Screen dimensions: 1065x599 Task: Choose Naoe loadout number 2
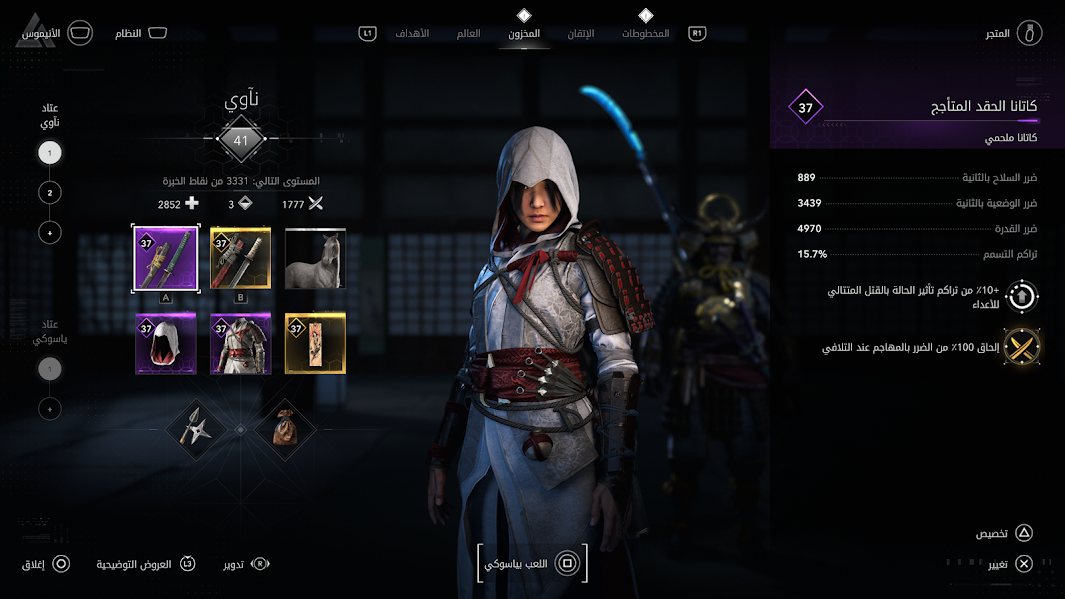[50, 192]
